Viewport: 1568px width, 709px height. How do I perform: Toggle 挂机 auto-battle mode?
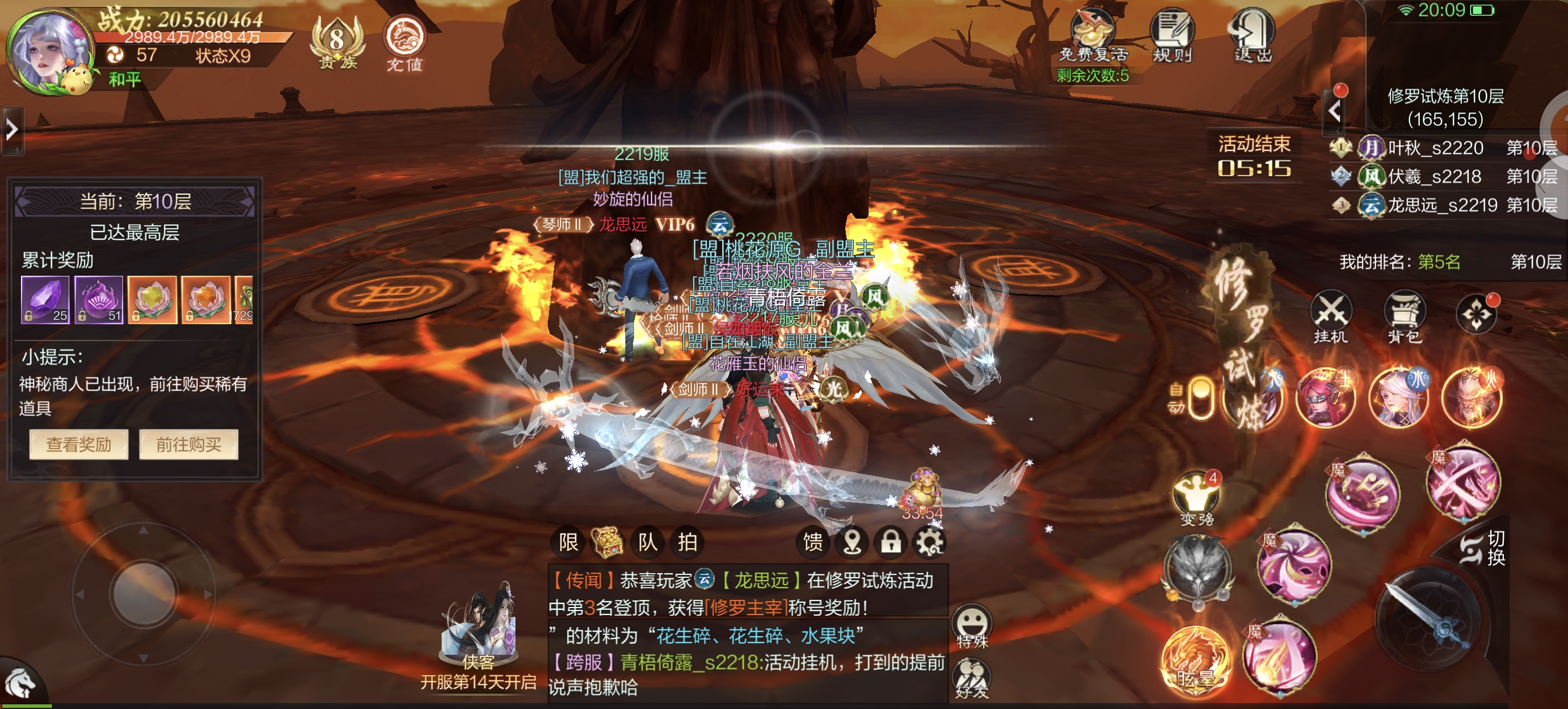click(1331, 317)
